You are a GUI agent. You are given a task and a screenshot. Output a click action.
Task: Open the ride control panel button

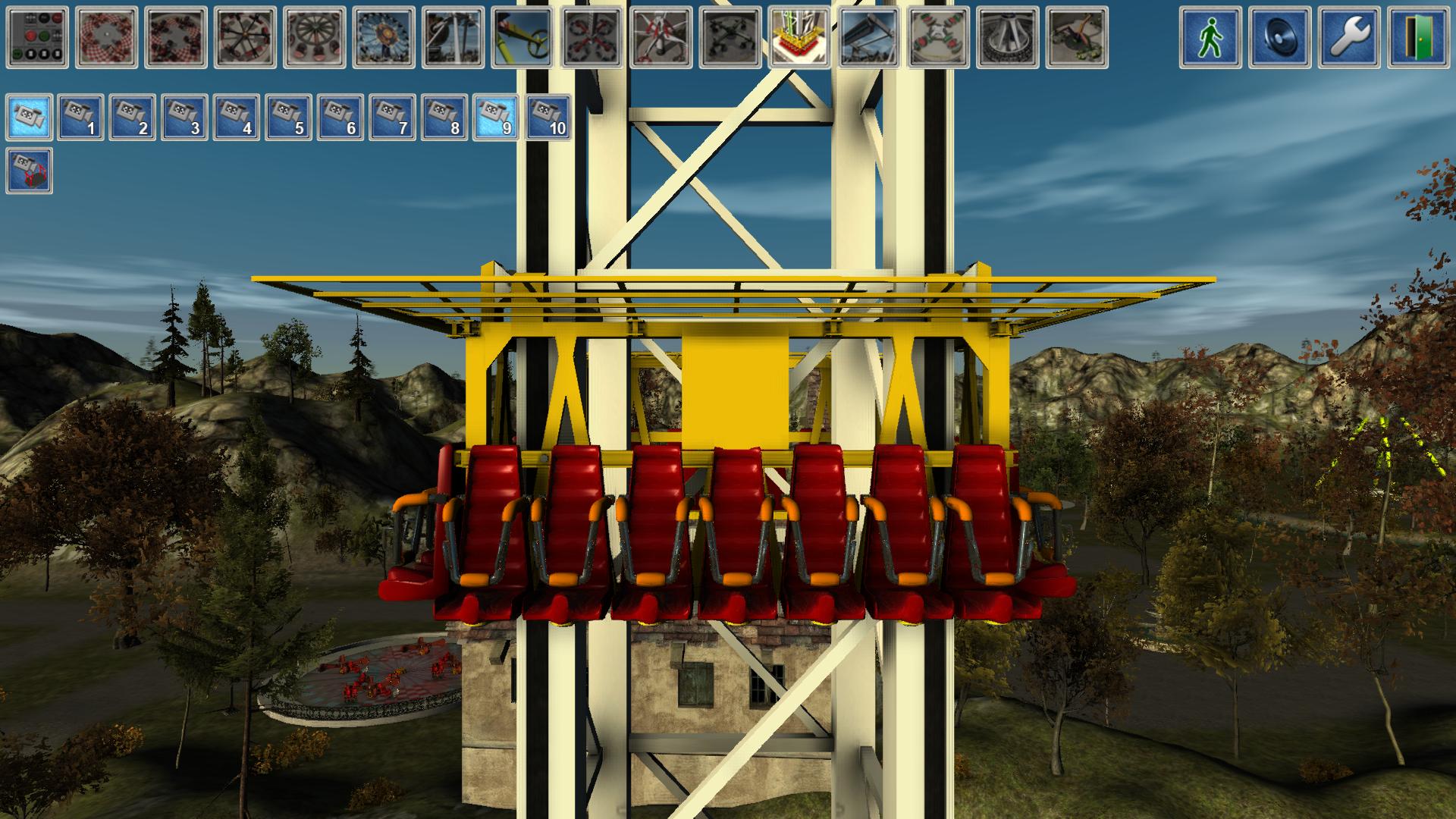pos(37,37)
